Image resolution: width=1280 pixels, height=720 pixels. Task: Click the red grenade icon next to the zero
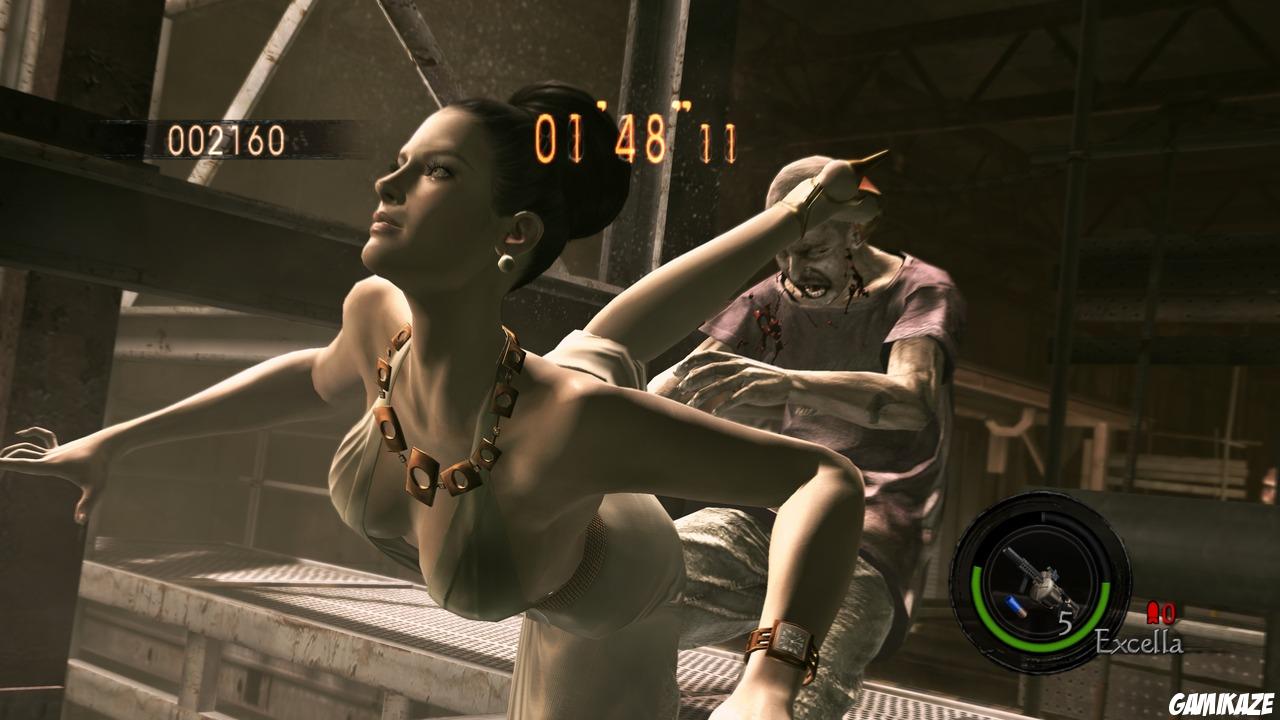pyautogui.click(x=1155, y=612)
